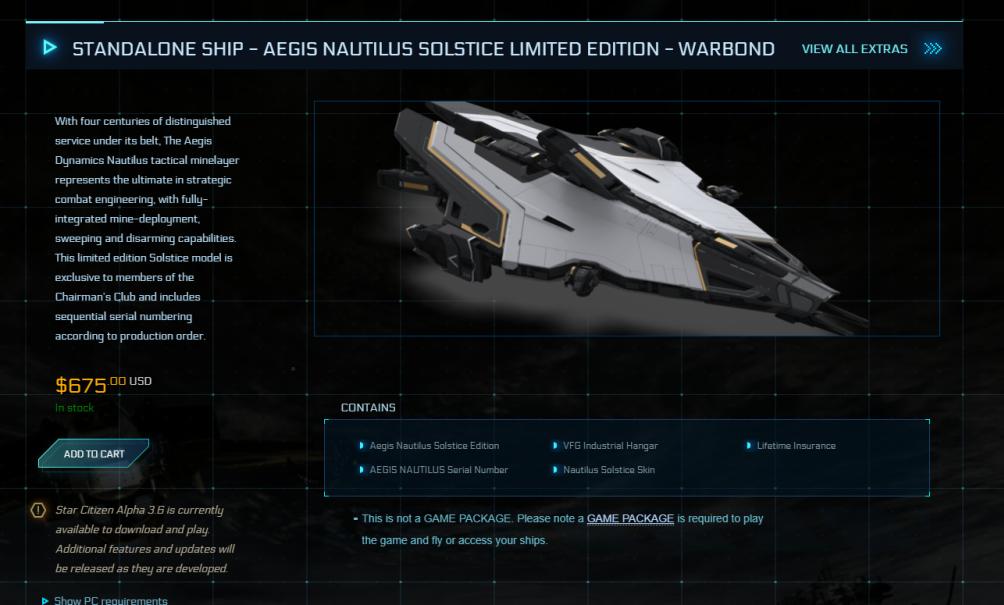View the Nautilus ship image
This screenshot has width=1004, height=605.
point(626,218)
